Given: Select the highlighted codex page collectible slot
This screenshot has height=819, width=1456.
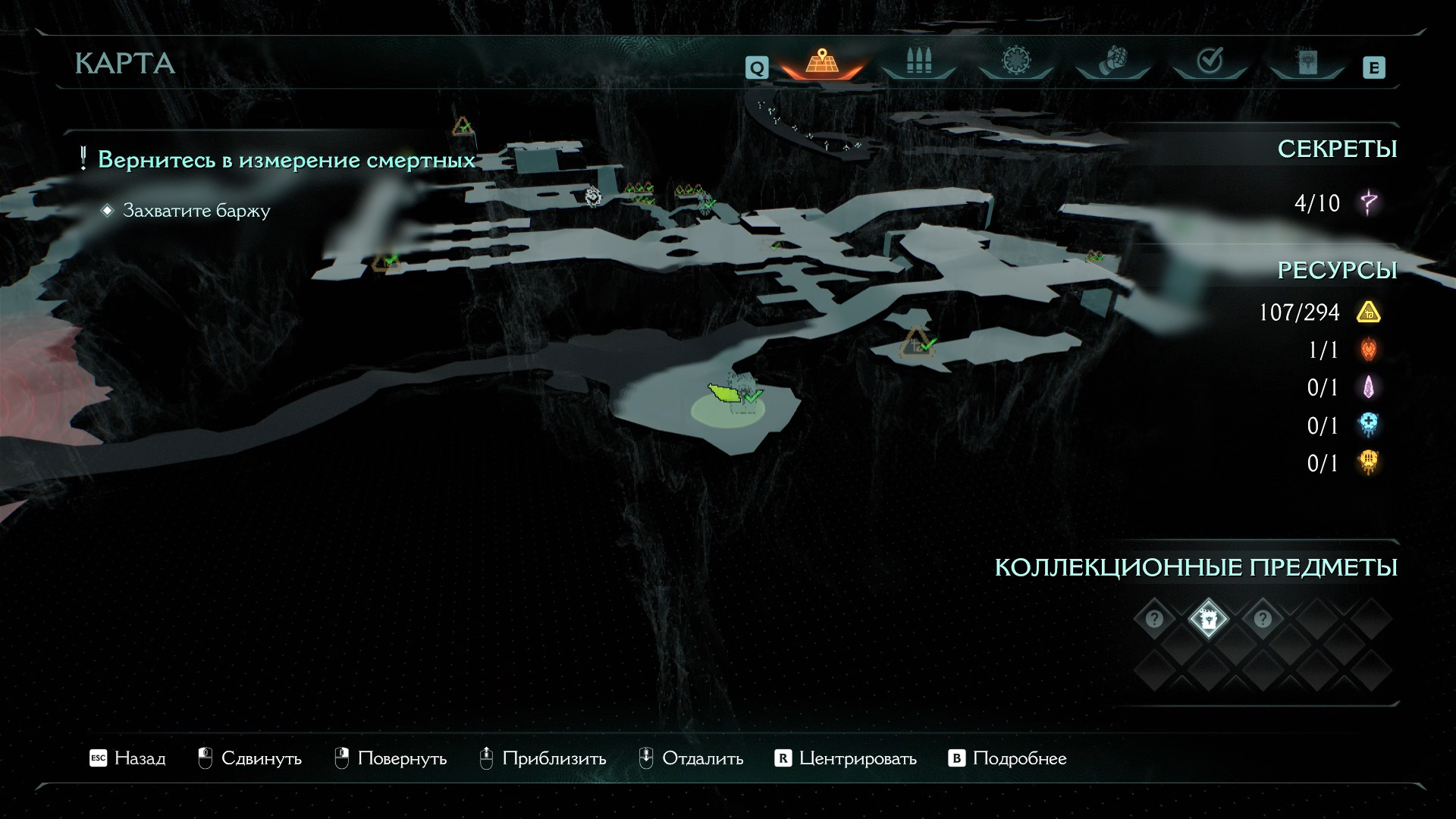Looking at the screenshot, I should pos(1208,620).
